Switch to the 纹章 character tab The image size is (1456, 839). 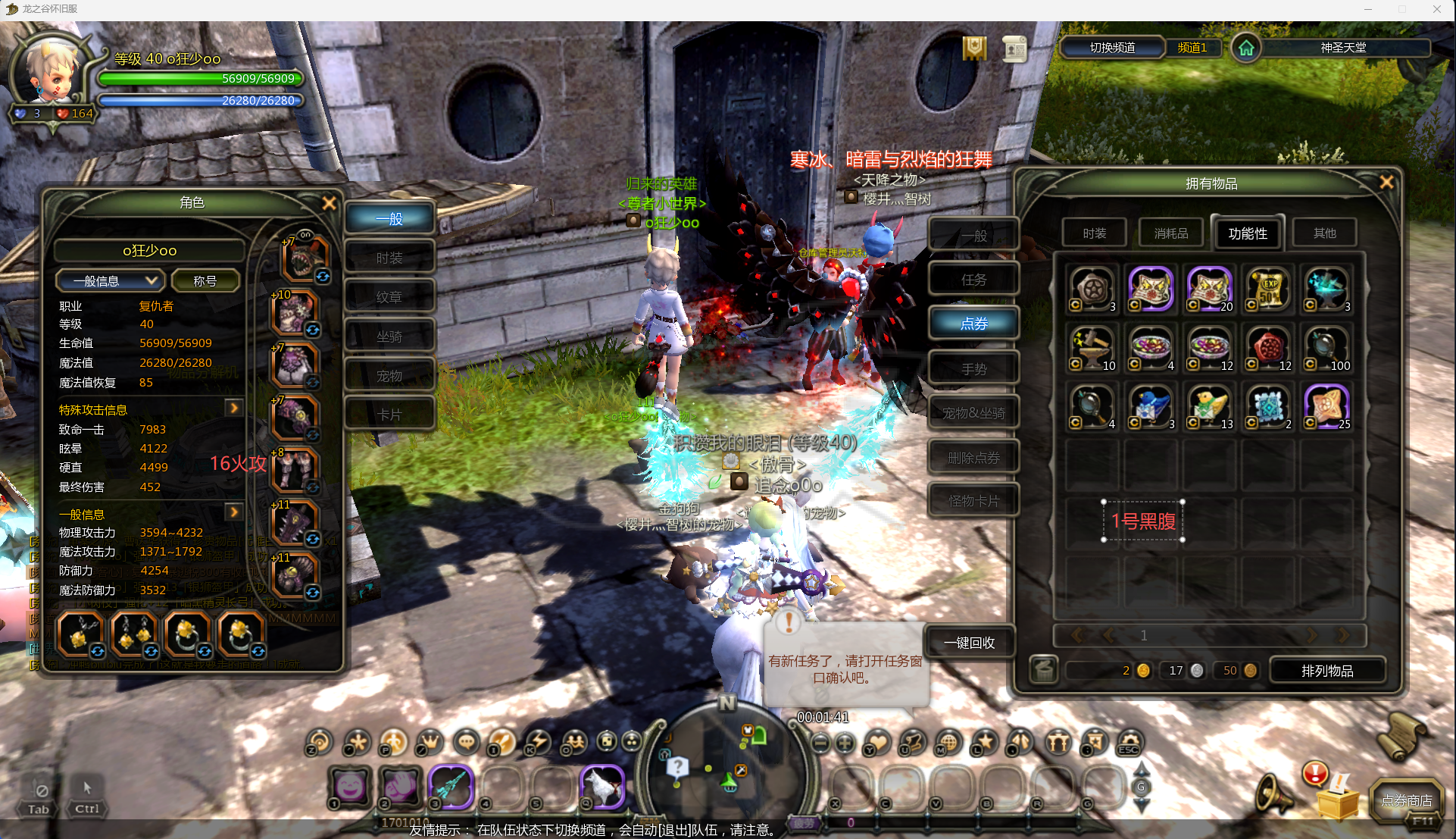click(x=389, y=297)
